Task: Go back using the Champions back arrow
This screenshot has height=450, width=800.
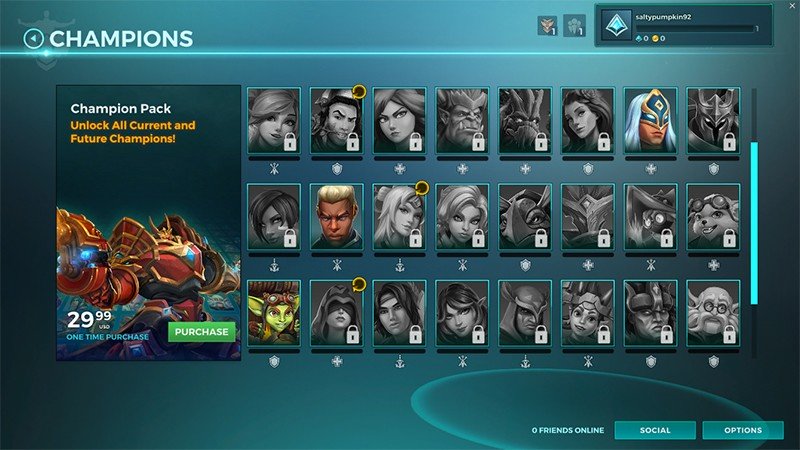Action: 34,39
